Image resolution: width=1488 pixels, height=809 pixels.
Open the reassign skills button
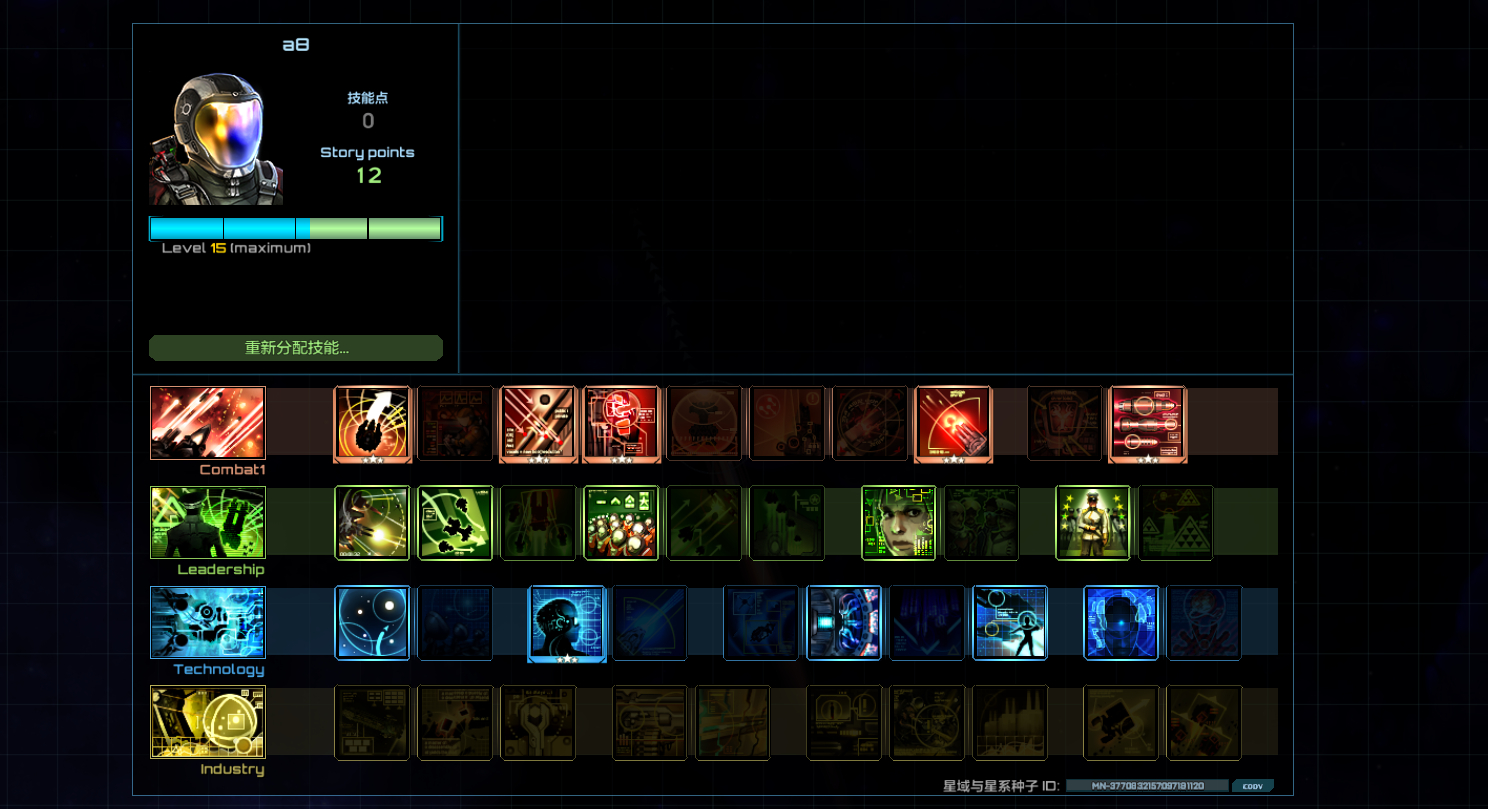296,348
